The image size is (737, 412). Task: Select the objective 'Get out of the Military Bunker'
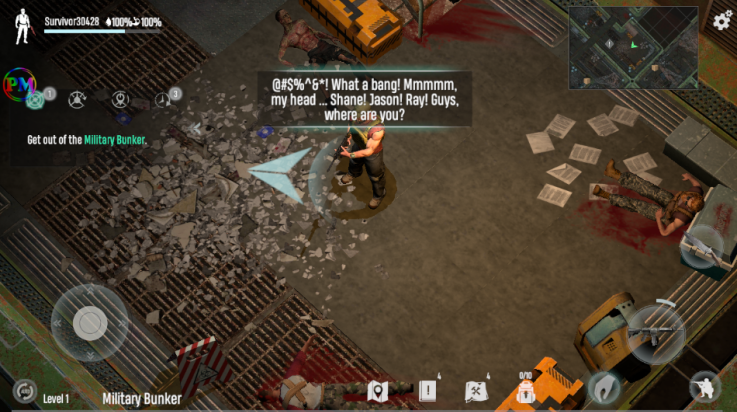87,140
